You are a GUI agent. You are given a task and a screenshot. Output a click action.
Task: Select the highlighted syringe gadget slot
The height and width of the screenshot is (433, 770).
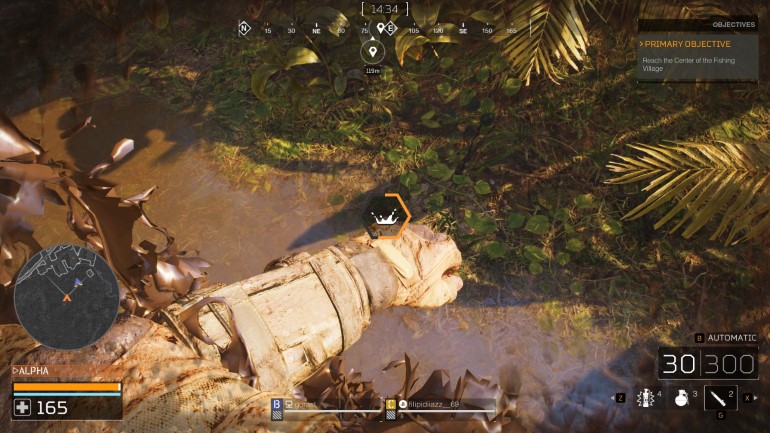pyautogui.click(x=720, y=397)
